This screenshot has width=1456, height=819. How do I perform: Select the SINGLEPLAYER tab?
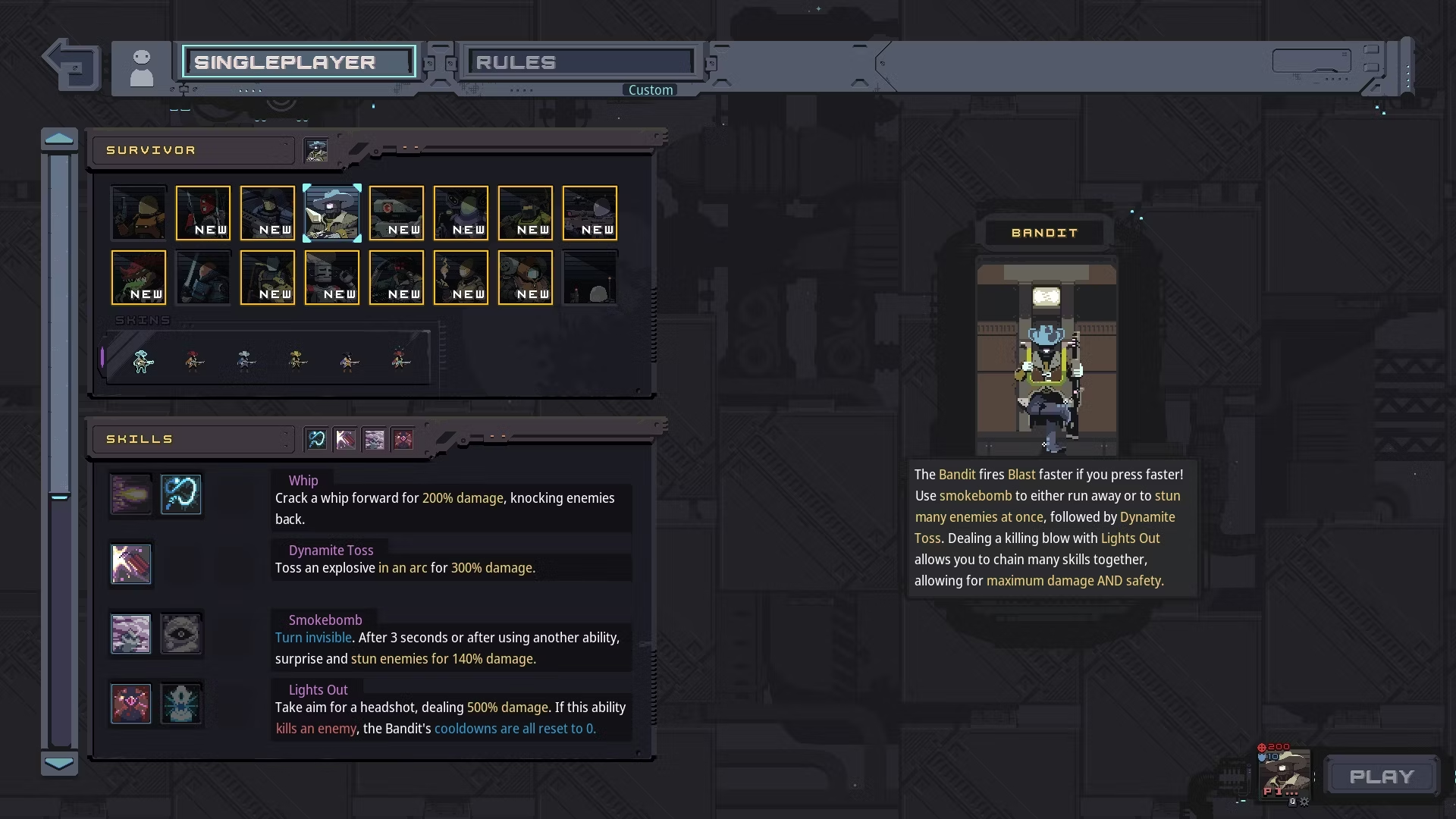(x=299, y=62)
